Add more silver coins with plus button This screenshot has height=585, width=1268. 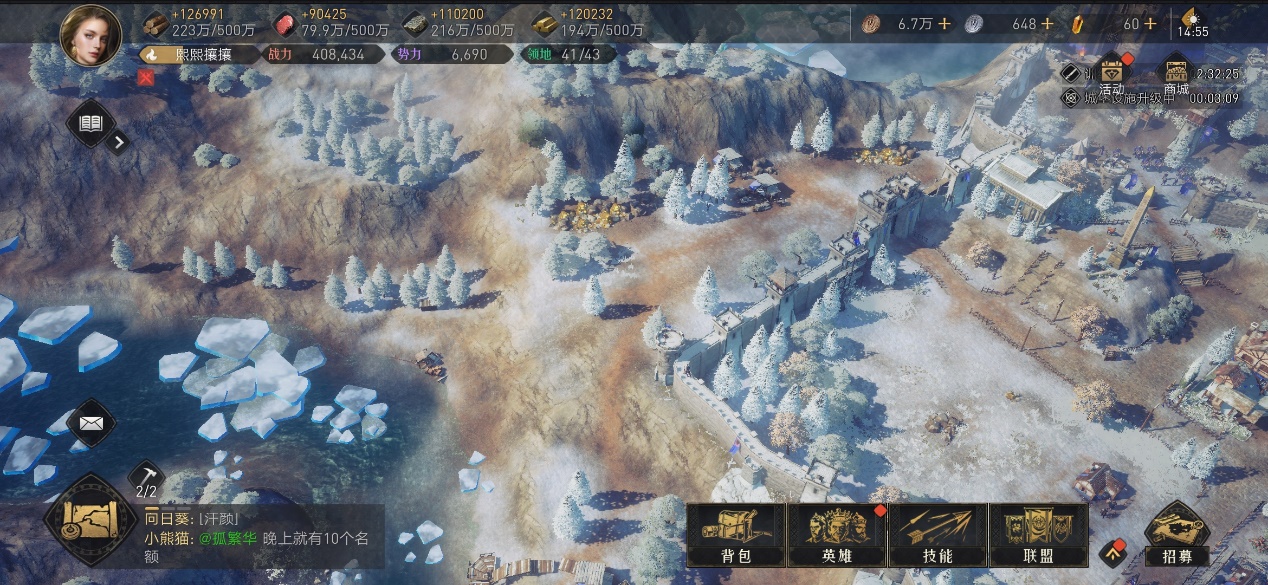tap(1047, 24)
